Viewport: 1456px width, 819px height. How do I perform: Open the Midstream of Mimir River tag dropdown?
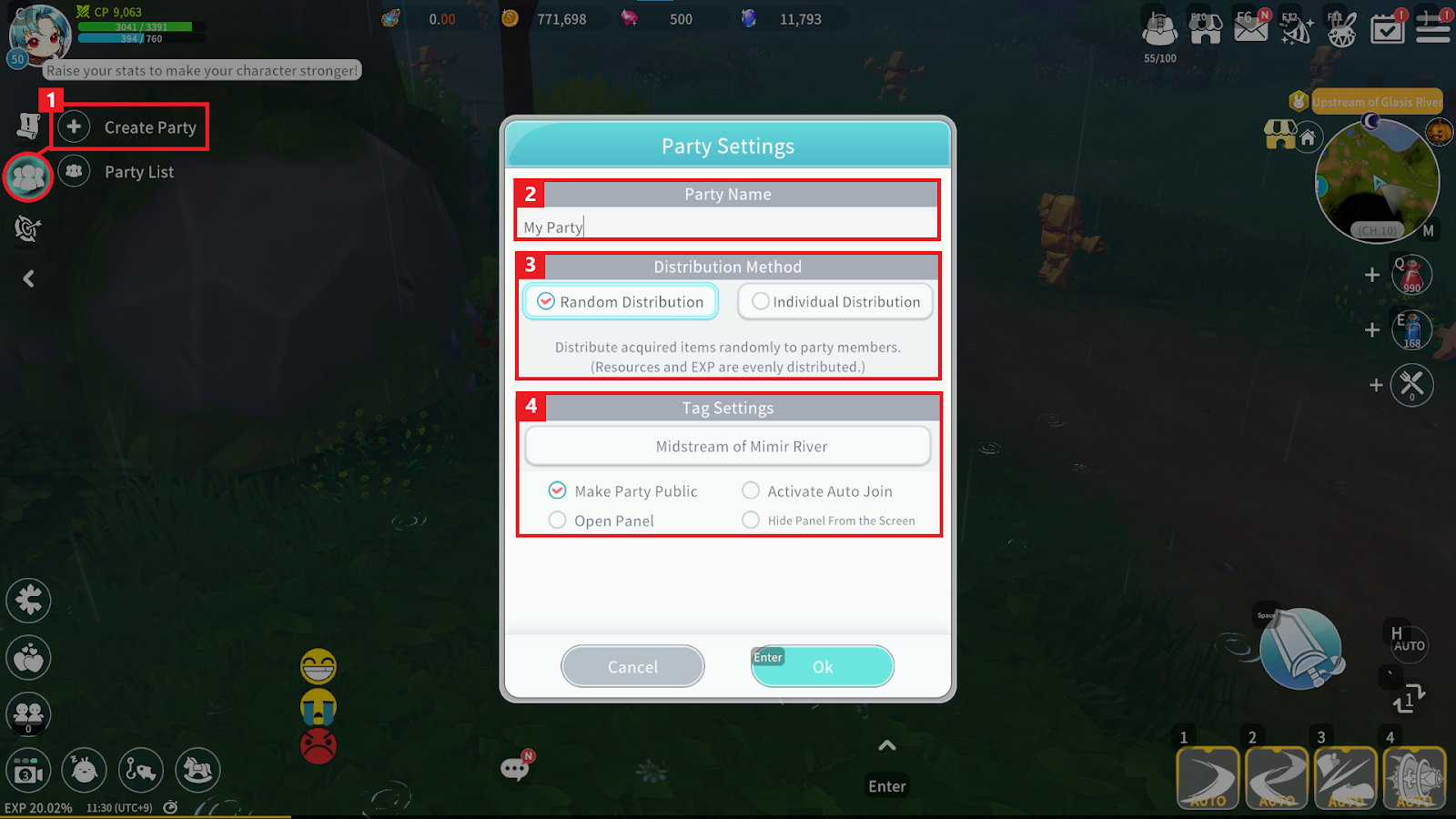(728, 447)
